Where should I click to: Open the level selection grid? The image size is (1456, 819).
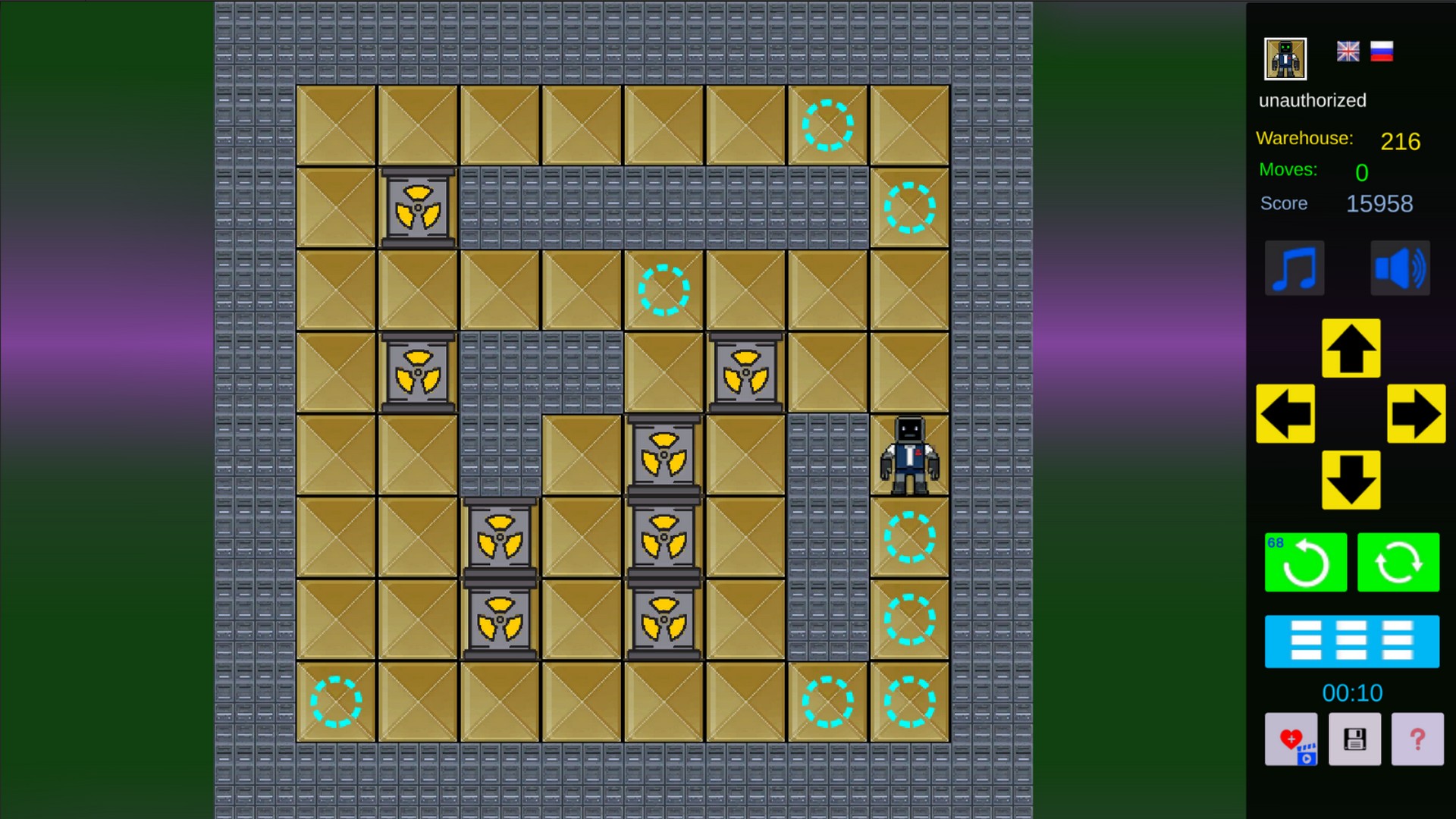coord(1352,642)
